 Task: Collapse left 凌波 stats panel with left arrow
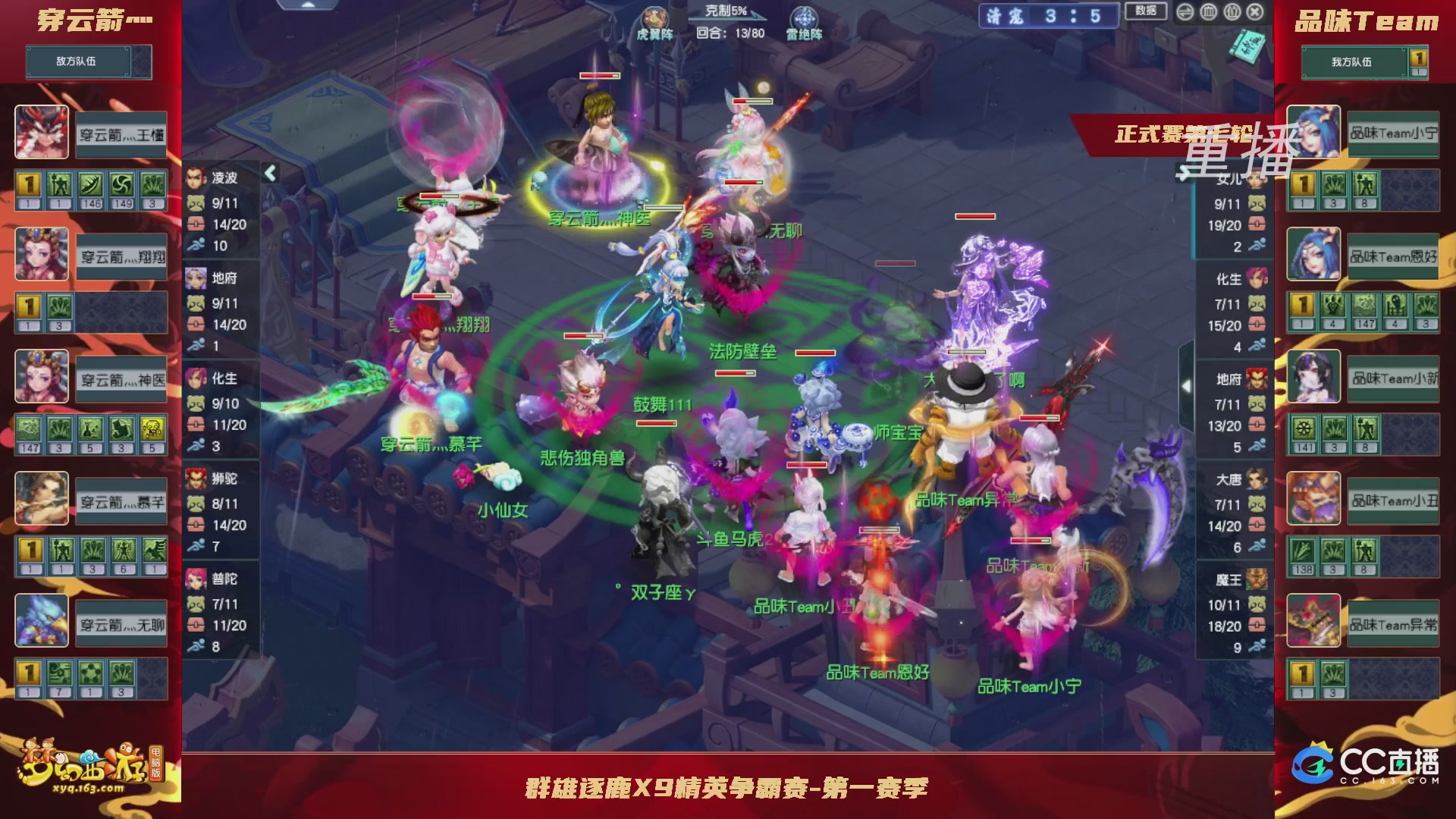(269, 172)
